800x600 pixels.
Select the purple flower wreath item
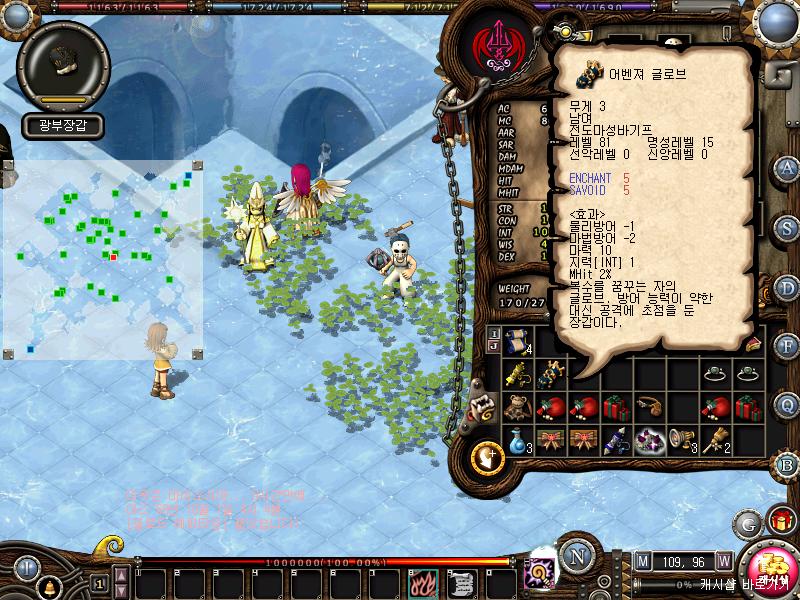point(649,440)
